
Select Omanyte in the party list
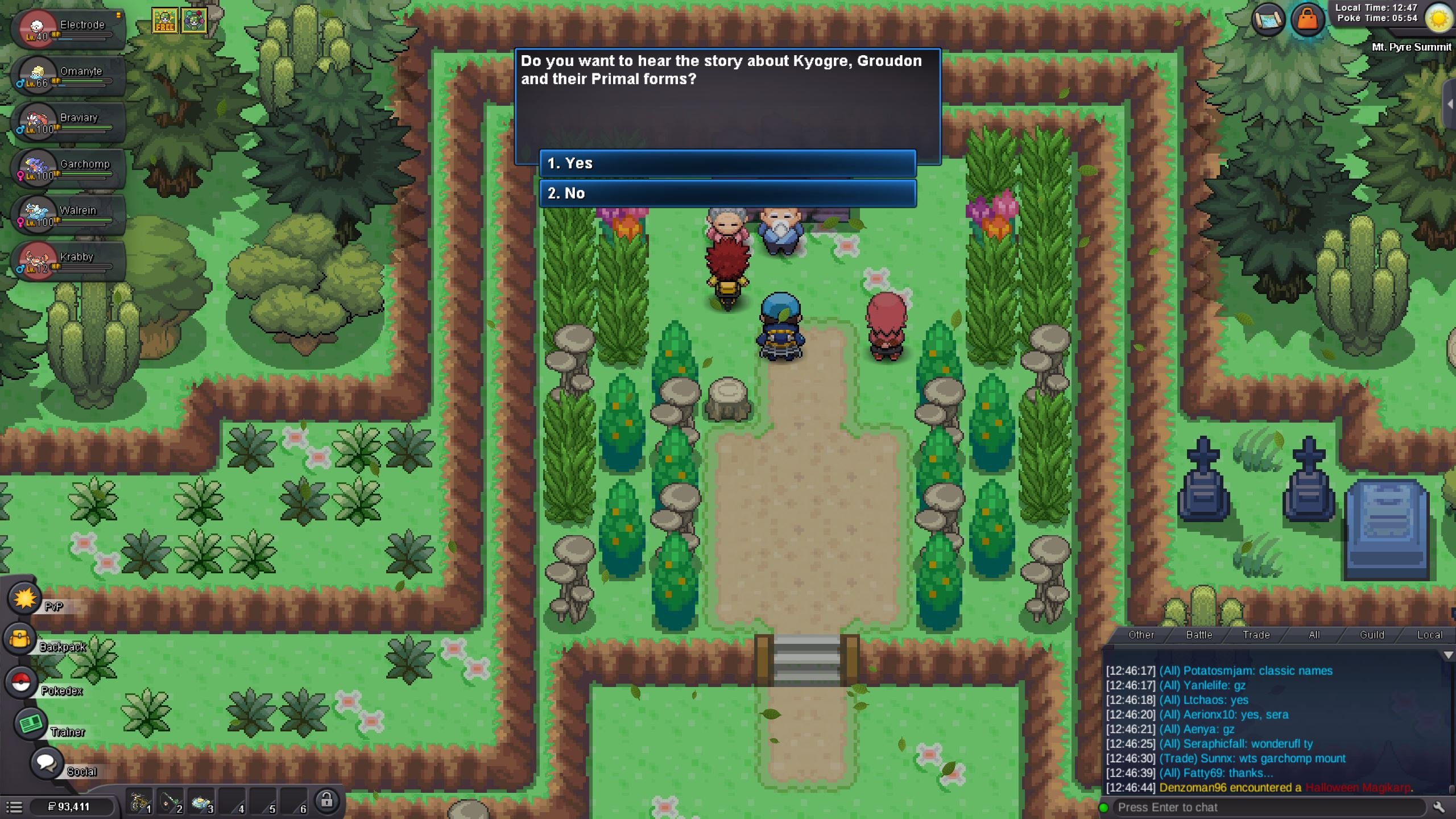click(68, 75)
